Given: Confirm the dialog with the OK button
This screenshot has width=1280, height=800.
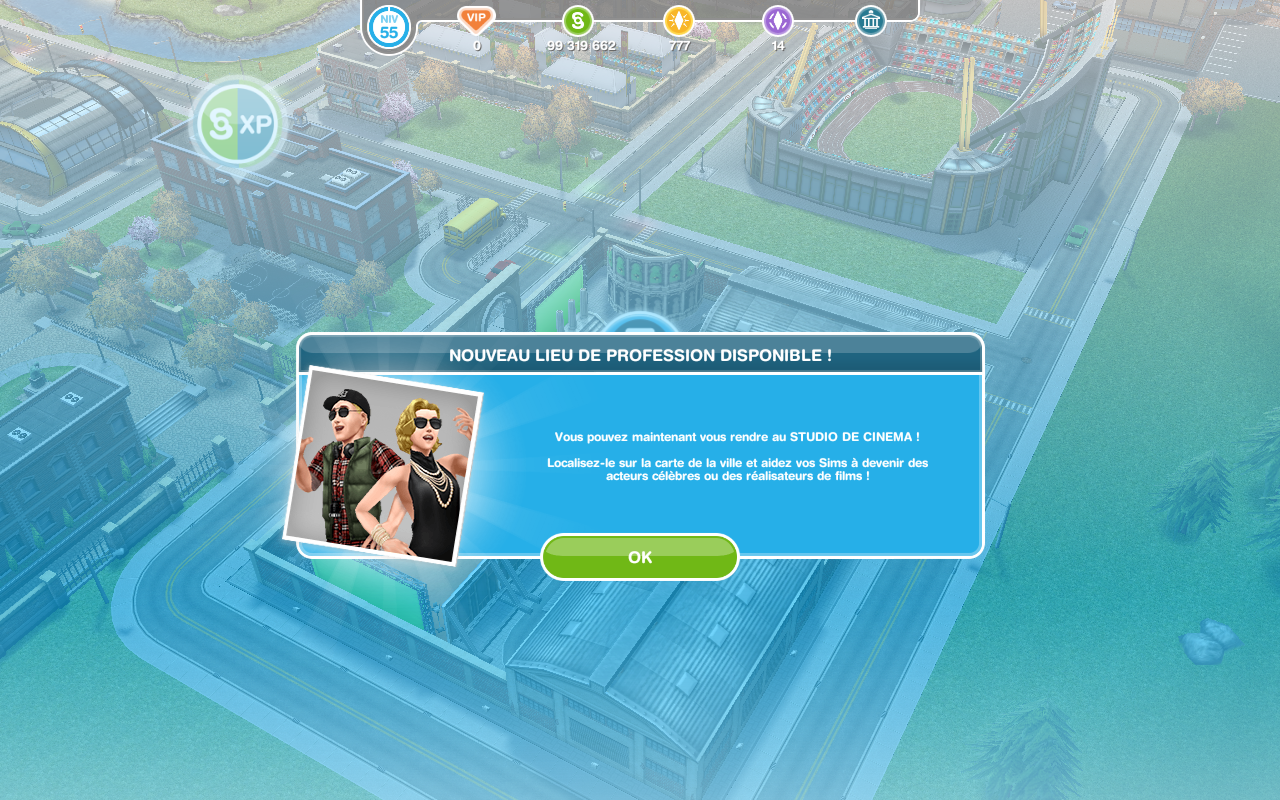Looking at the screenshot, I should click(640, 557).
